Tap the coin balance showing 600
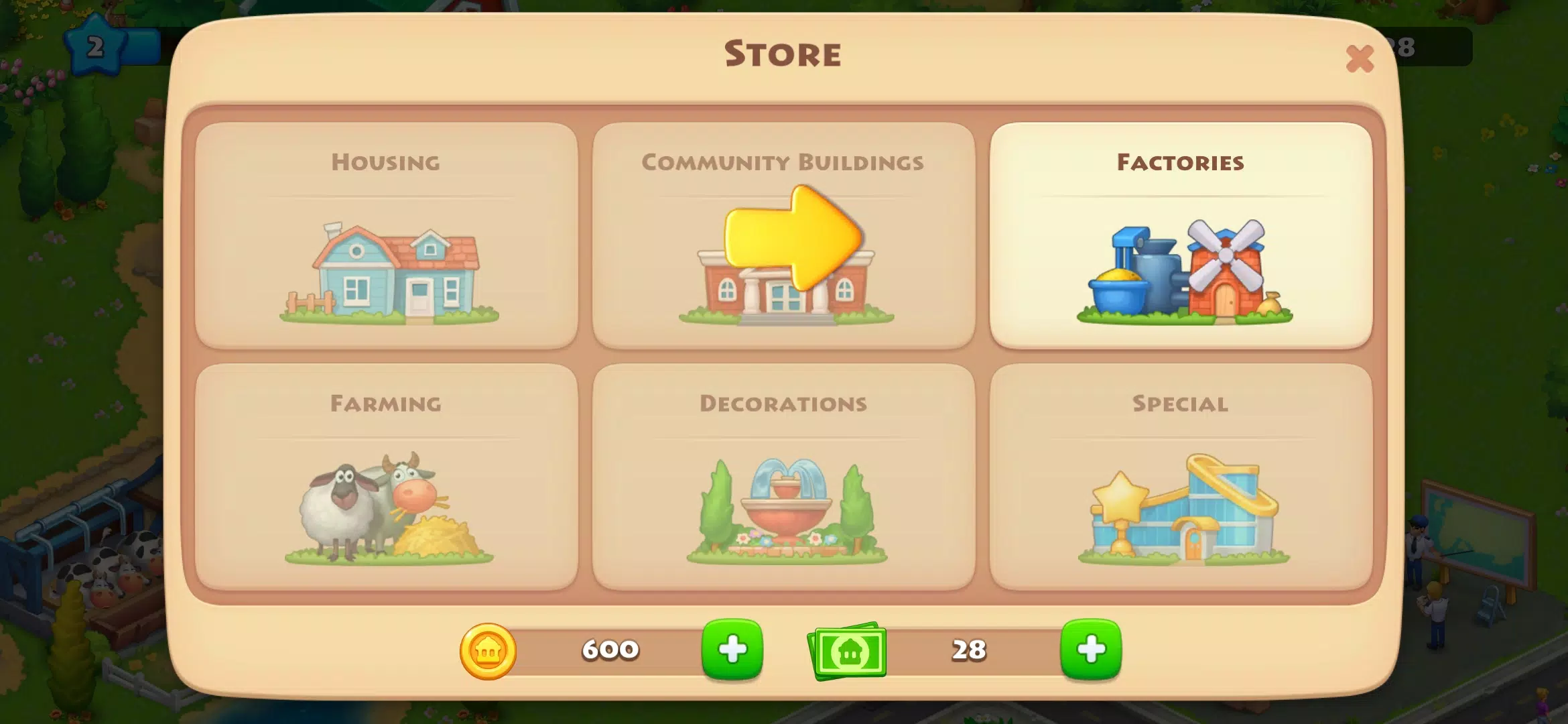Image resolution: width=1568 pixels, height=724 pixels. 608,649
